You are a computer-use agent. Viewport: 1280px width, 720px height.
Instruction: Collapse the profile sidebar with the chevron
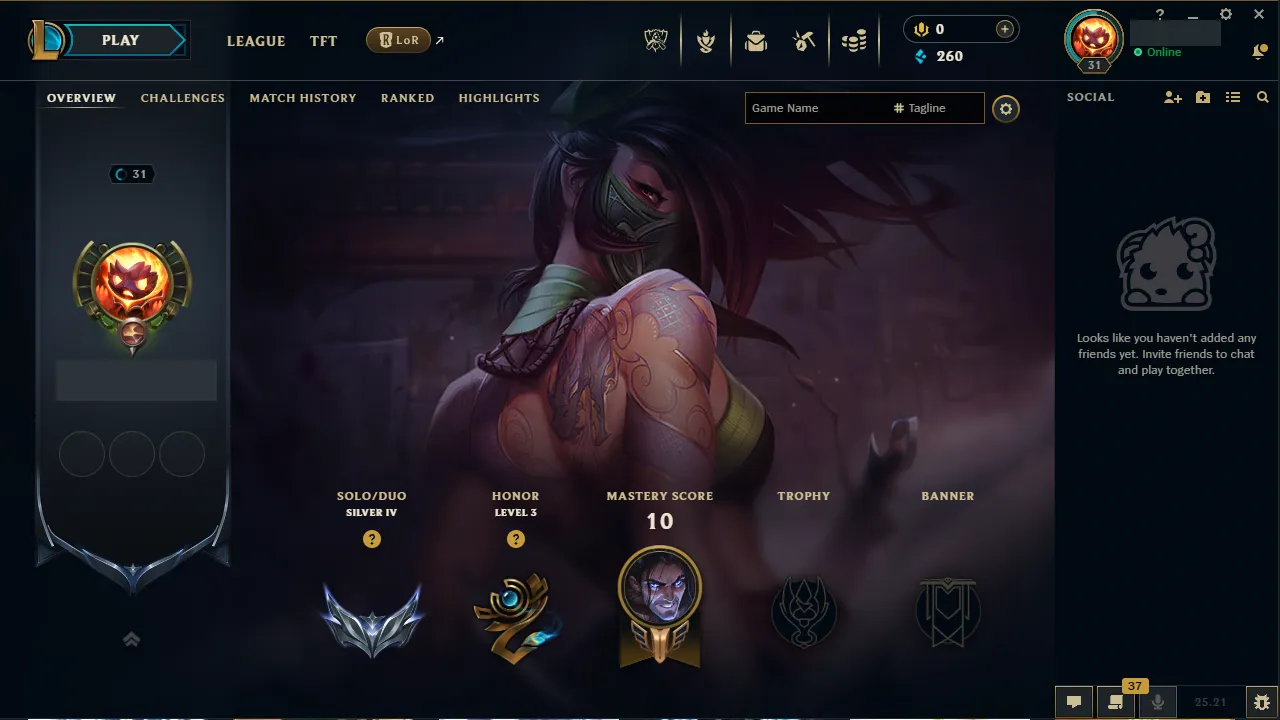(x=132, y=639)
